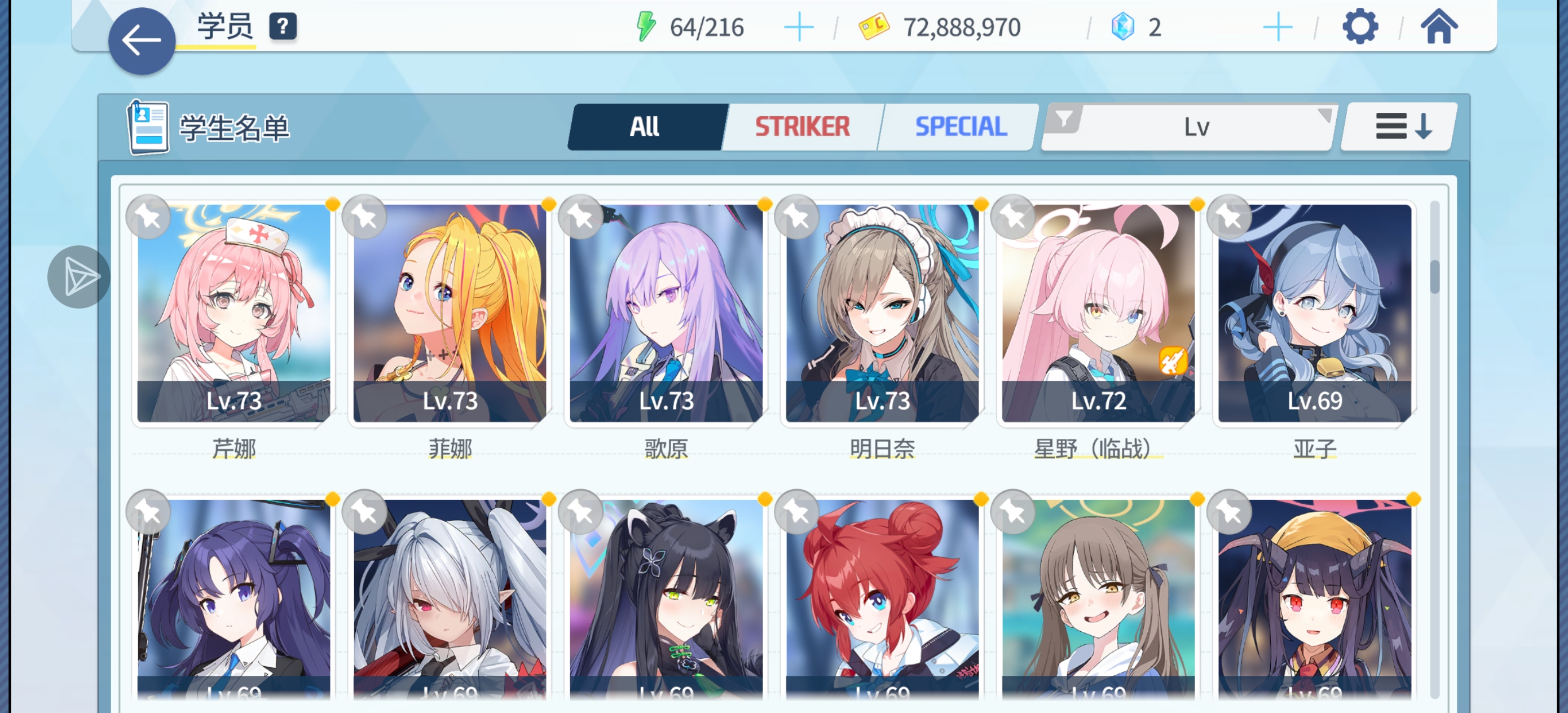Switch to the STRIKER tab
The width and height of the screenshot is (1568, 713).
click(801, 127)
